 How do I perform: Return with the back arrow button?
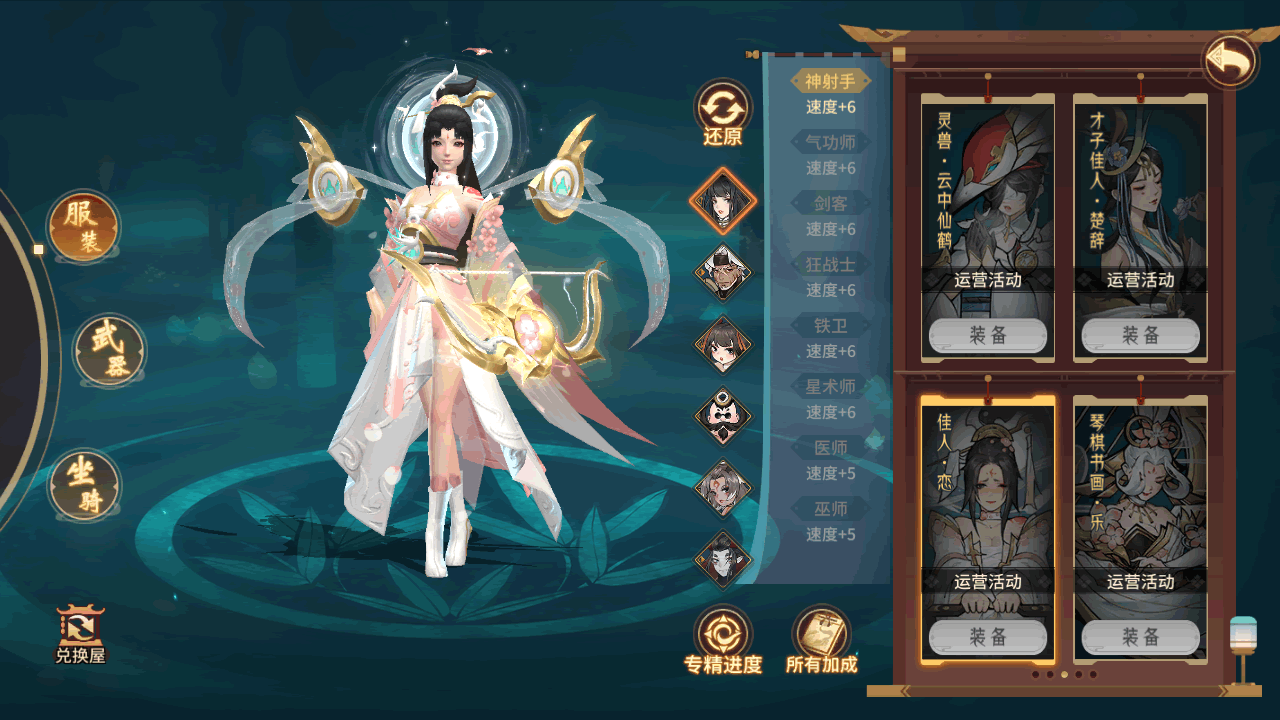[x=1230, y=62]
